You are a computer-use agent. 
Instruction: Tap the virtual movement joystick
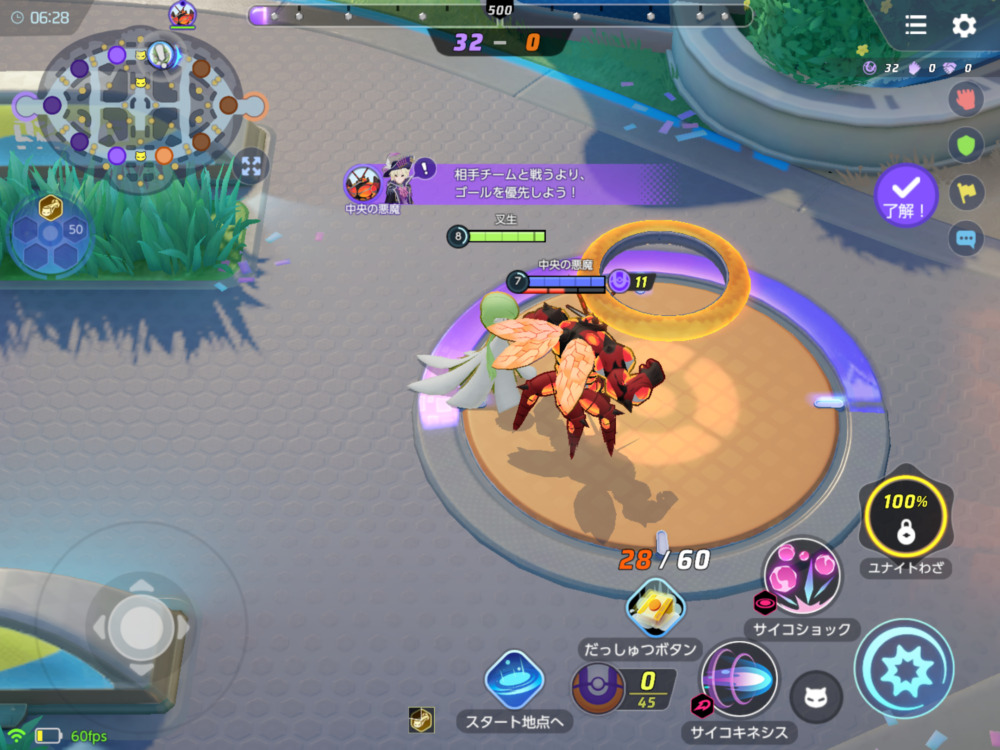[x=140, y=627]
